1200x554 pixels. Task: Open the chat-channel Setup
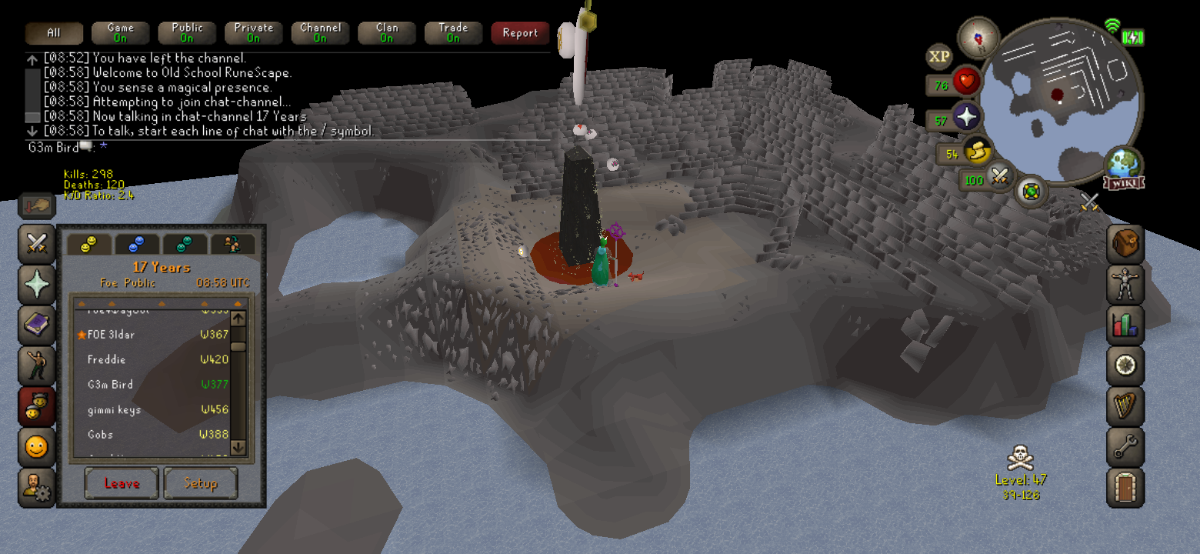point(200,483)
